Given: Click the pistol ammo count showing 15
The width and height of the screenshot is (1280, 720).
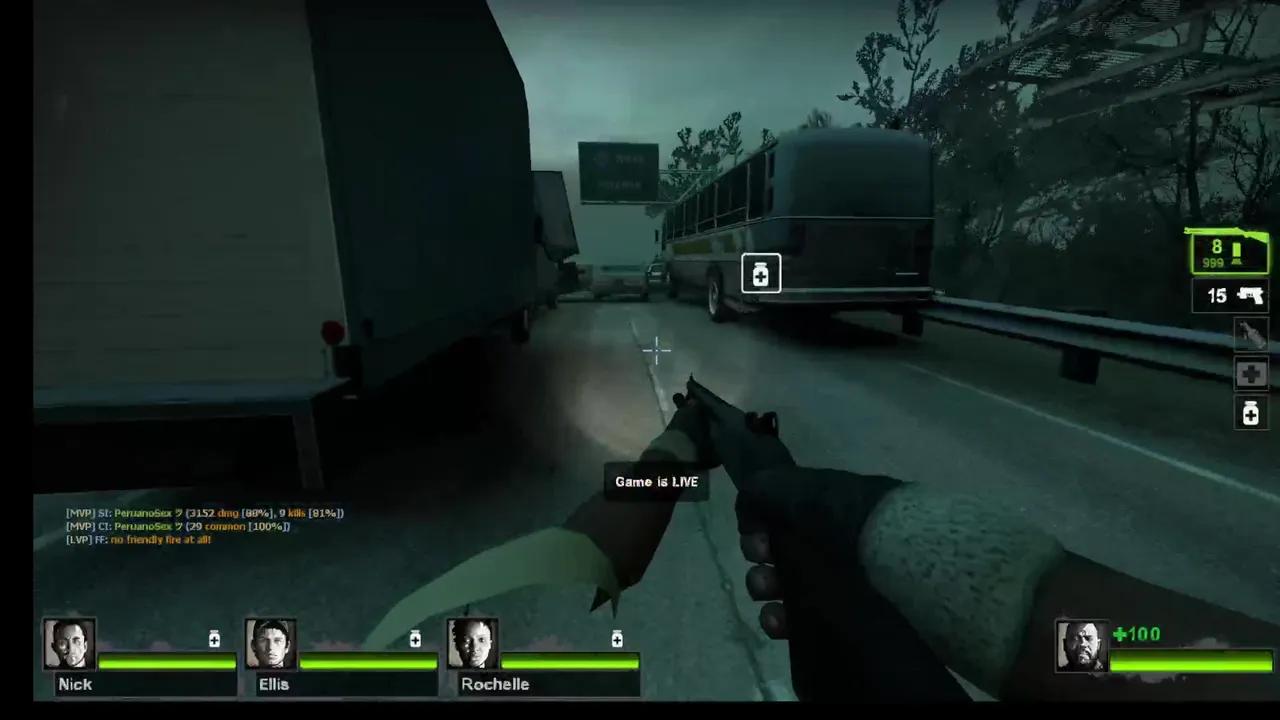Looking at the screenshot, I should click(x=1216, y=296).
